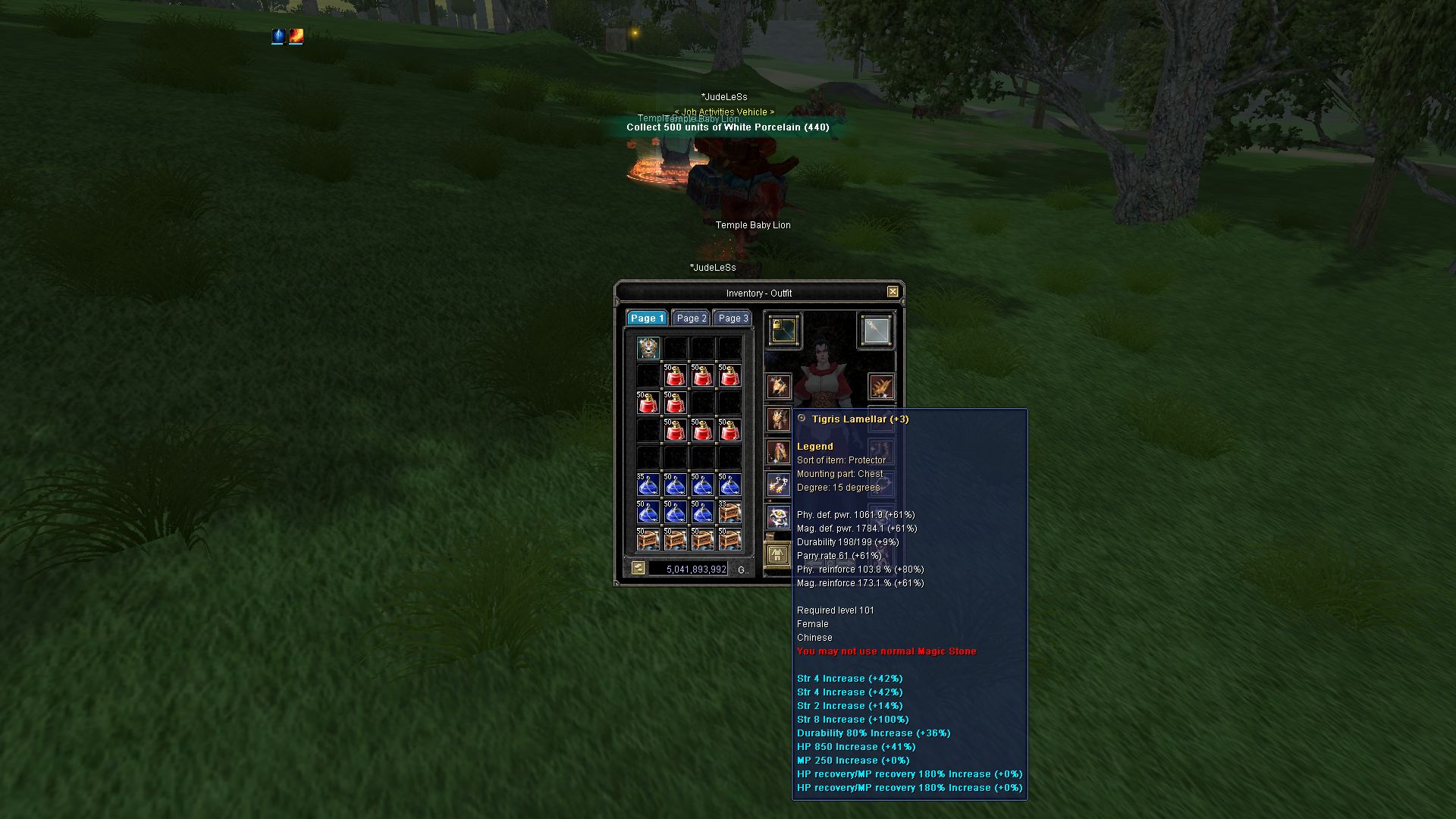Select the locked bow weapon slot

tap(783, 331)
